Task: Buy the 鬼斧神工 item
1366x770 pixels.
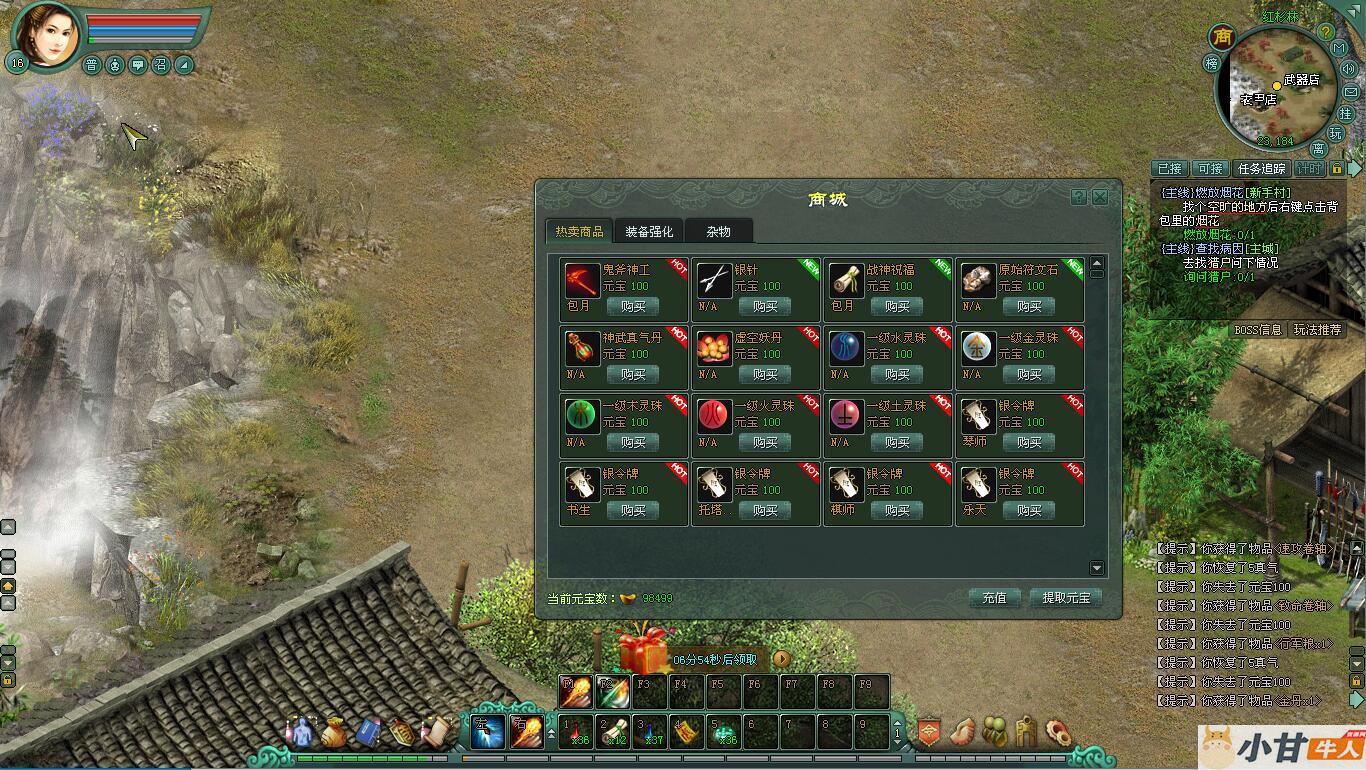Action: click(x=633, y=307)
